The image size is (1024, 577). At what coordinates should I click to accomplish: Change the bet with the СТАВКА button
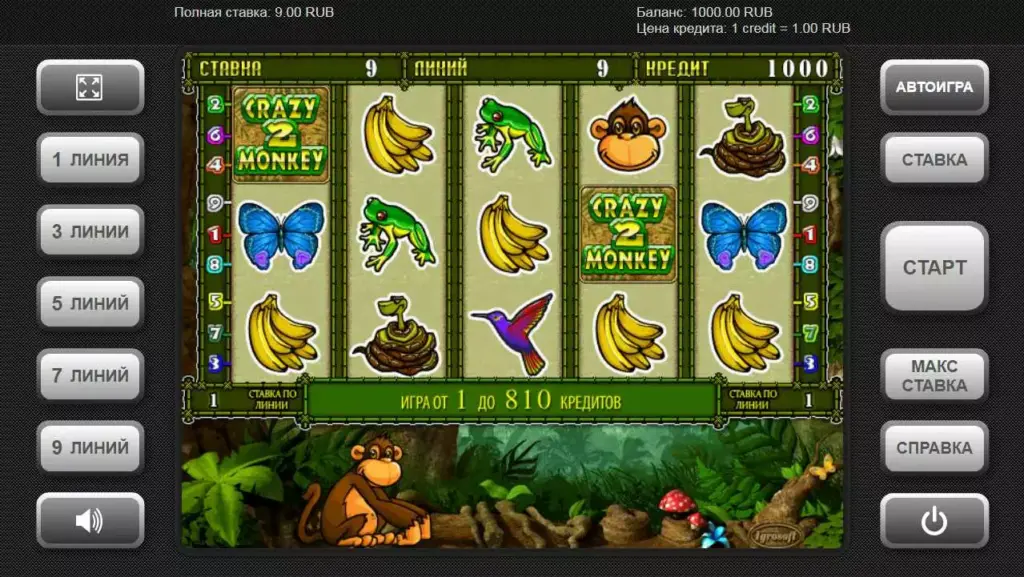[934, 159]
